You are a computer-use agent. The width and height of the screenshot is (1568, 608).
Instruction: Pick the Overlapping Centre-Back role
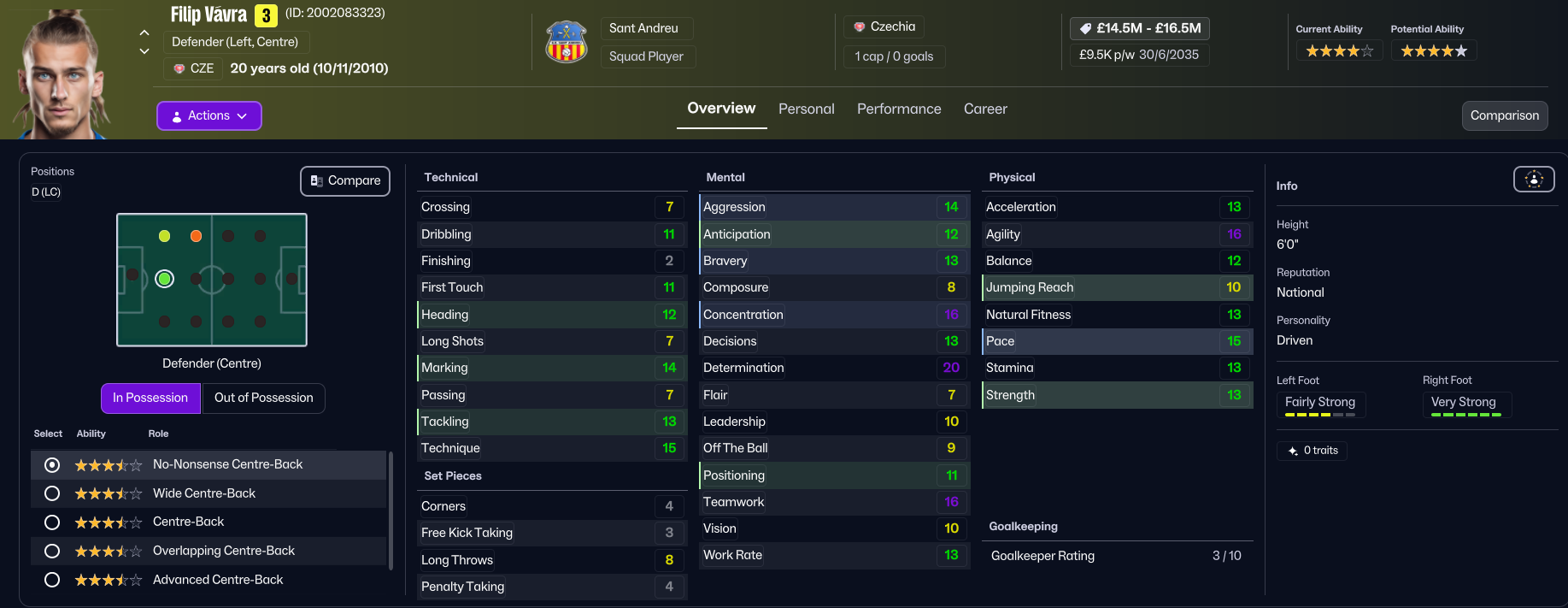click(52, 552)
